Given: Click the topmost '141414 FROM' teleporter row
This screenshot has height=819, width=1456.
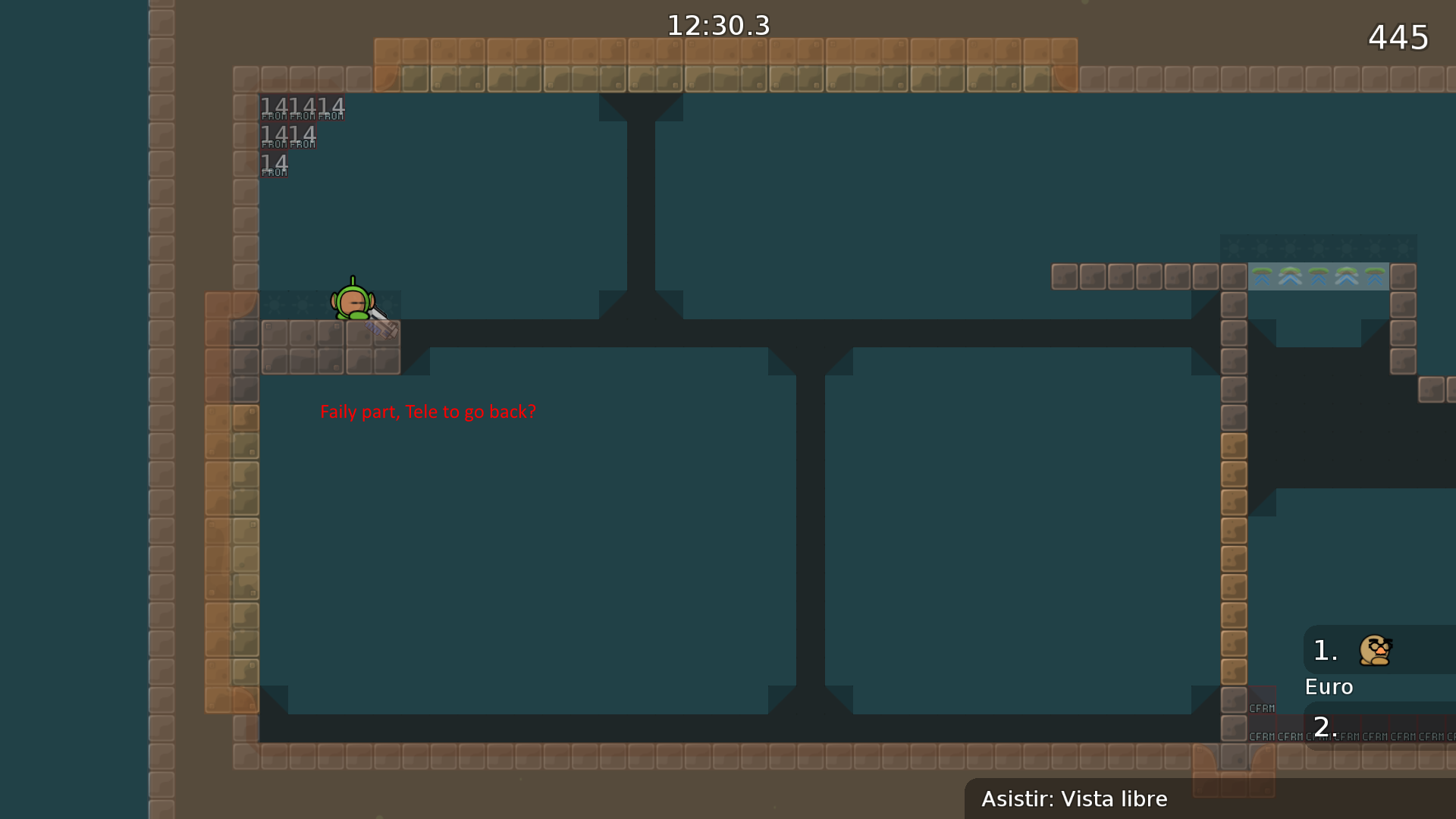Looking at the screenshot, I should [302, 108].
